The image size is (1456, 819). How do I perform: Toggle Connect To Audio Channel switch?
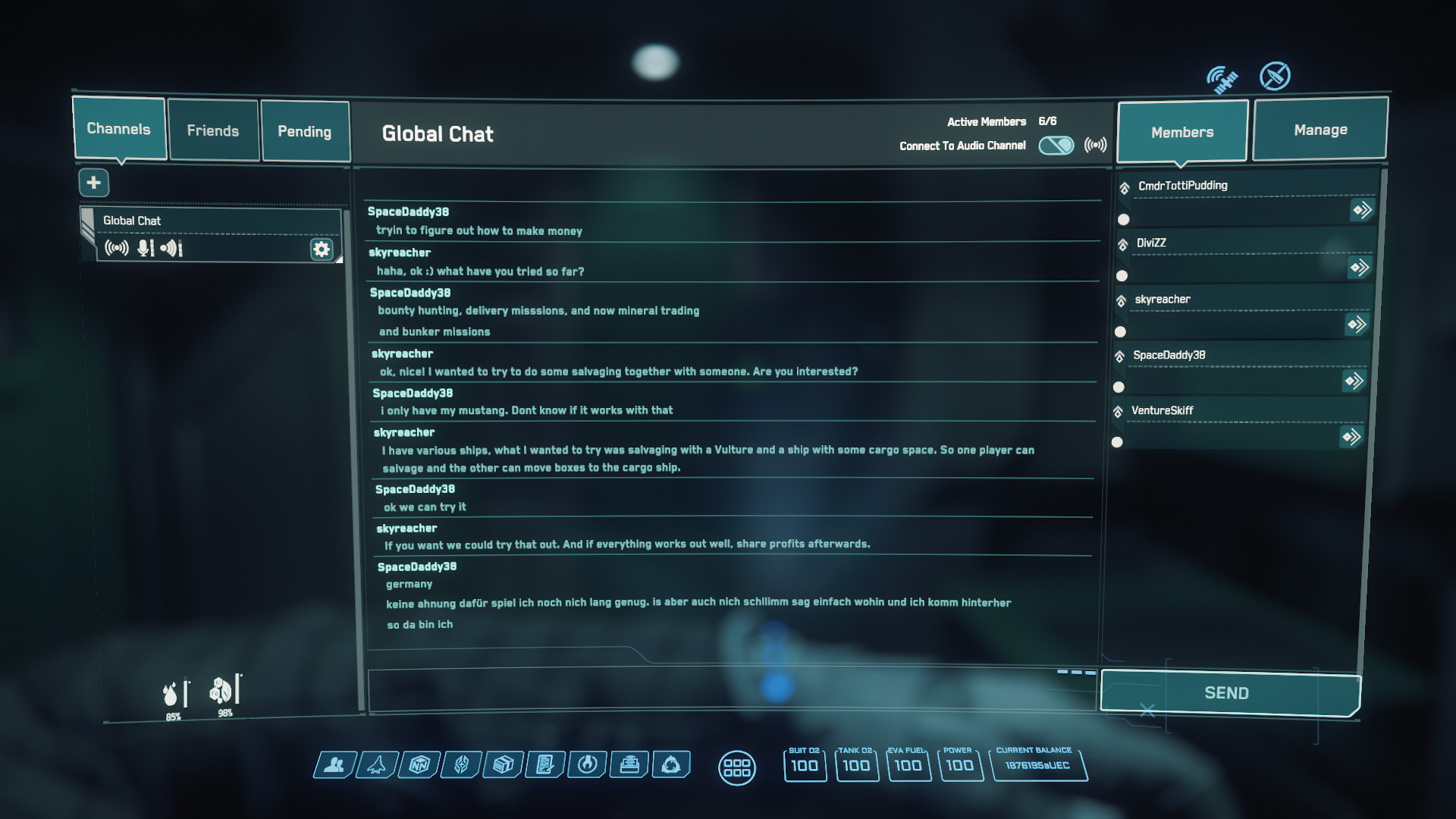coord(1056,145)
